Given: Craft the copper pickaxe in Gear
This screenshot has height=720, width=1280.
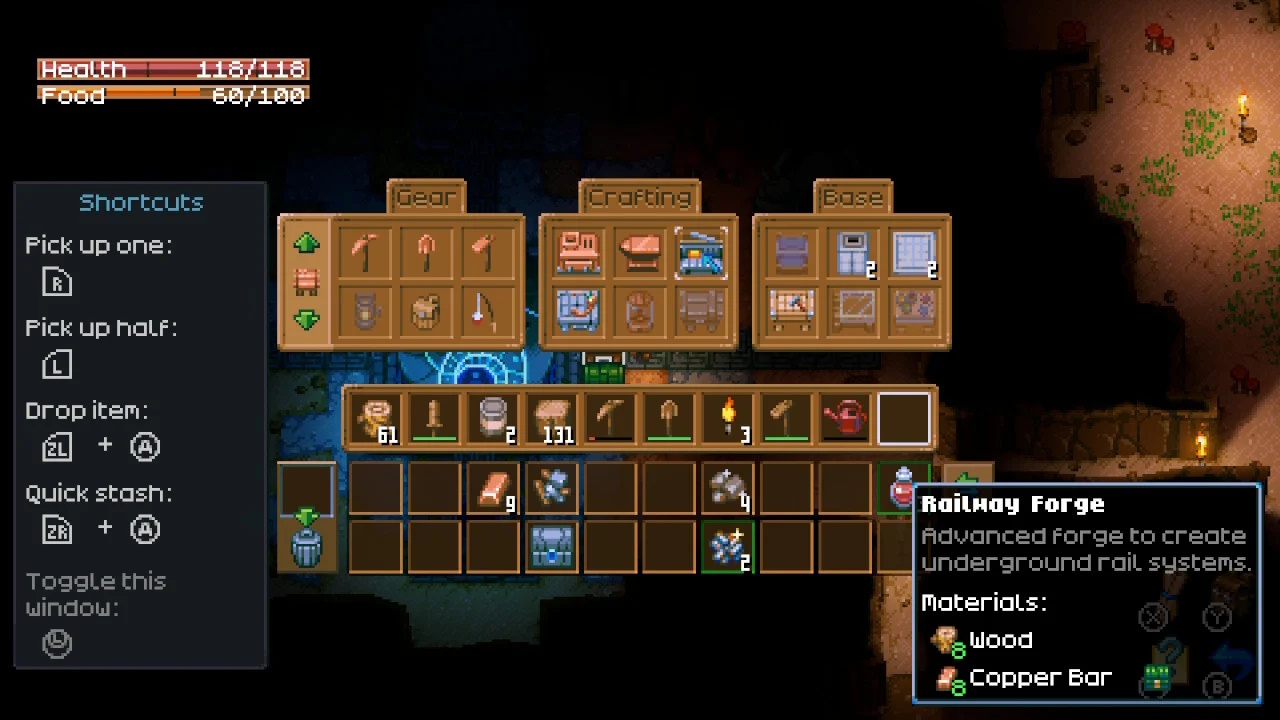Looking at the screenshot, I should 365,253.
